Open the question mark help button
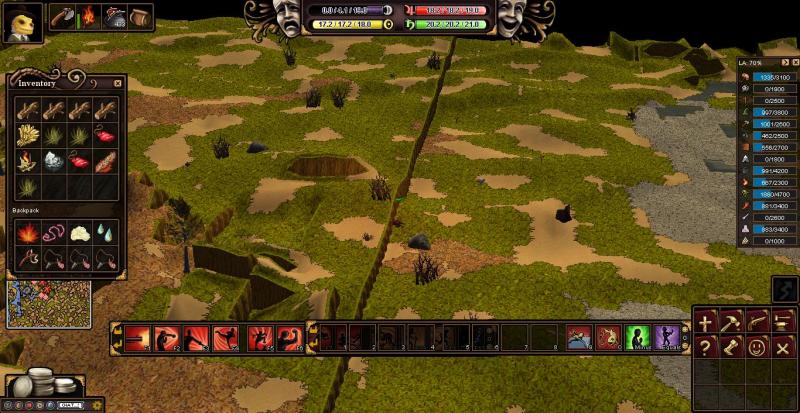 coord(706,347)
